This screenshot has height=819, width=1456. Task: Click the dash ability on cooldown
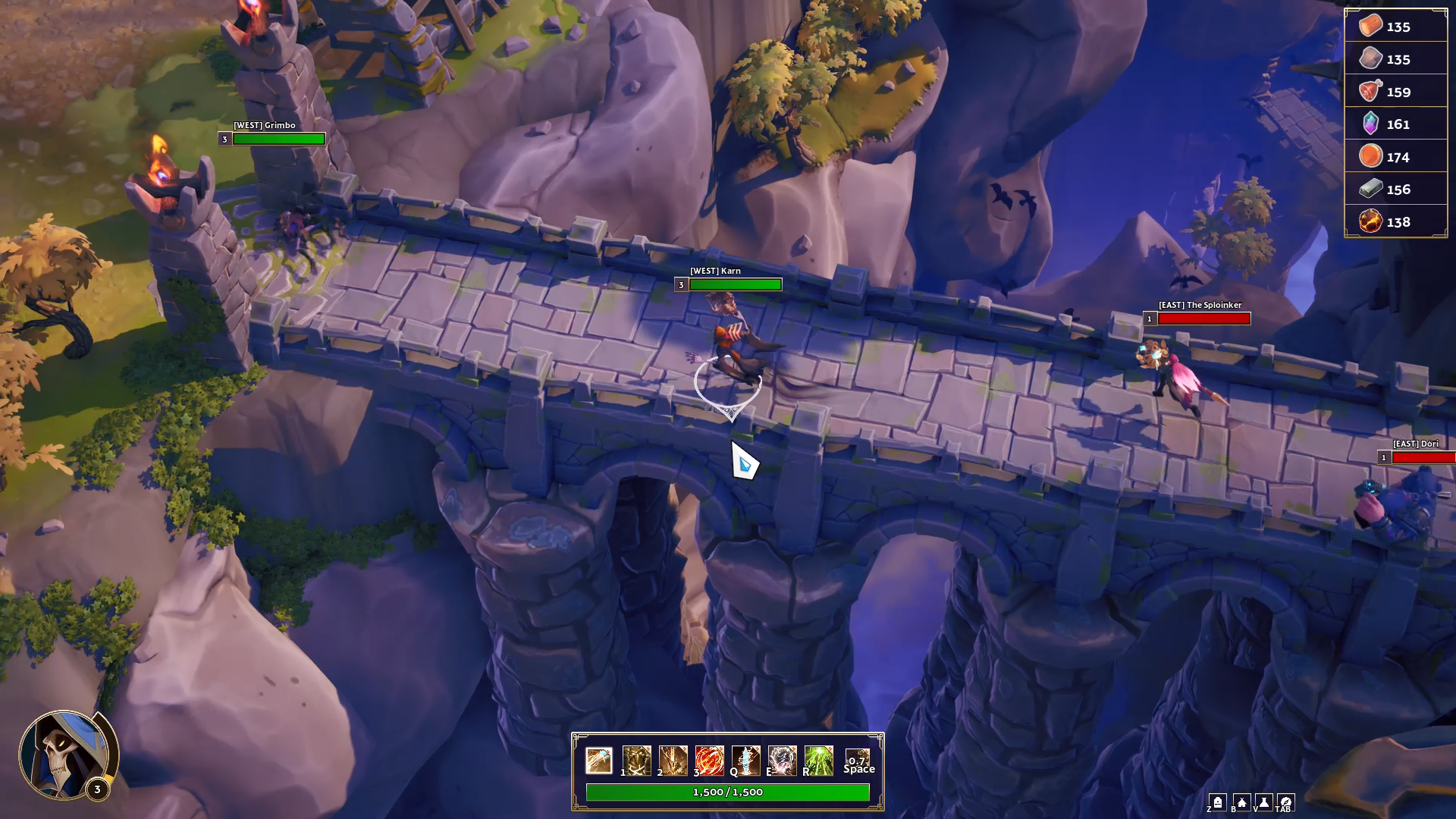click(858, 761)
